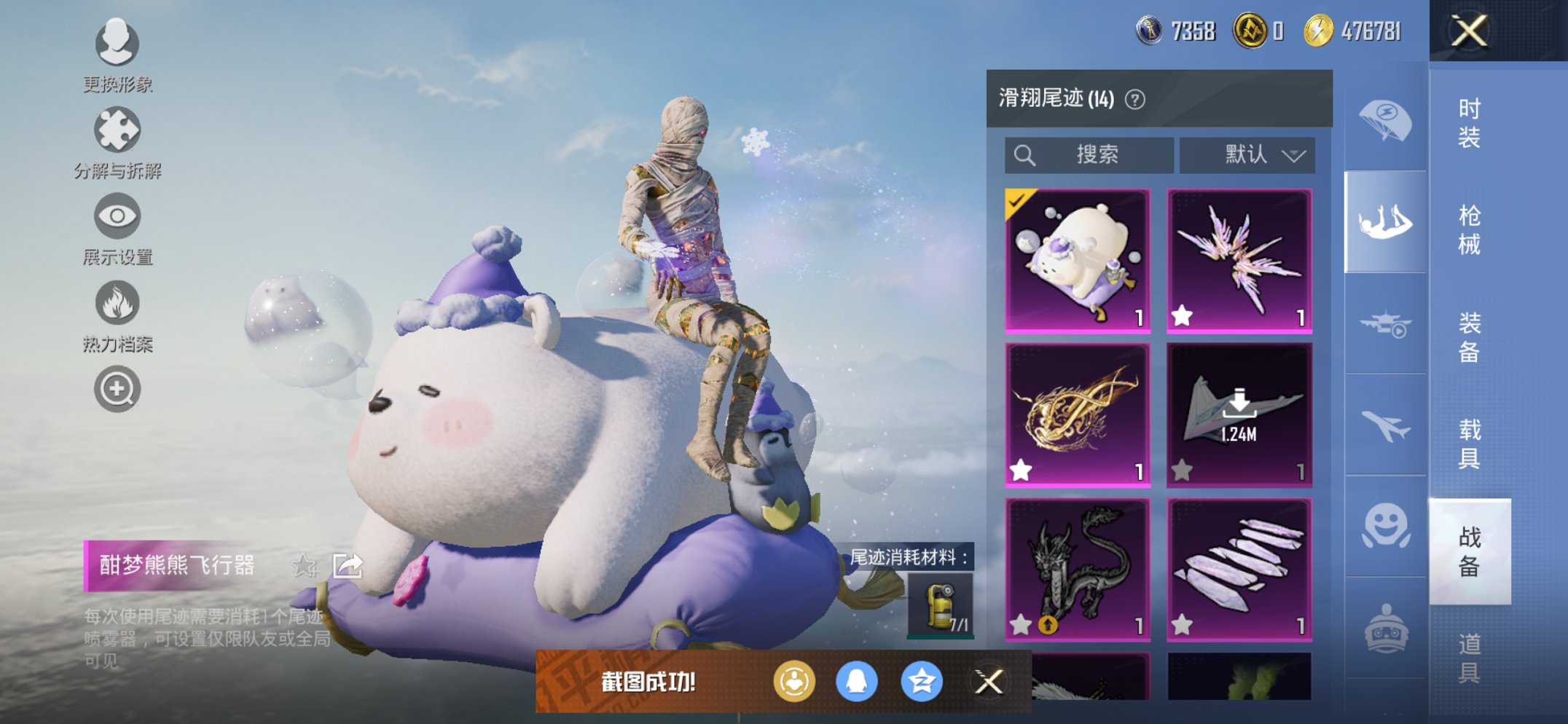Share the 甜梦熊熊飞行器 item

tap(348, 565)
